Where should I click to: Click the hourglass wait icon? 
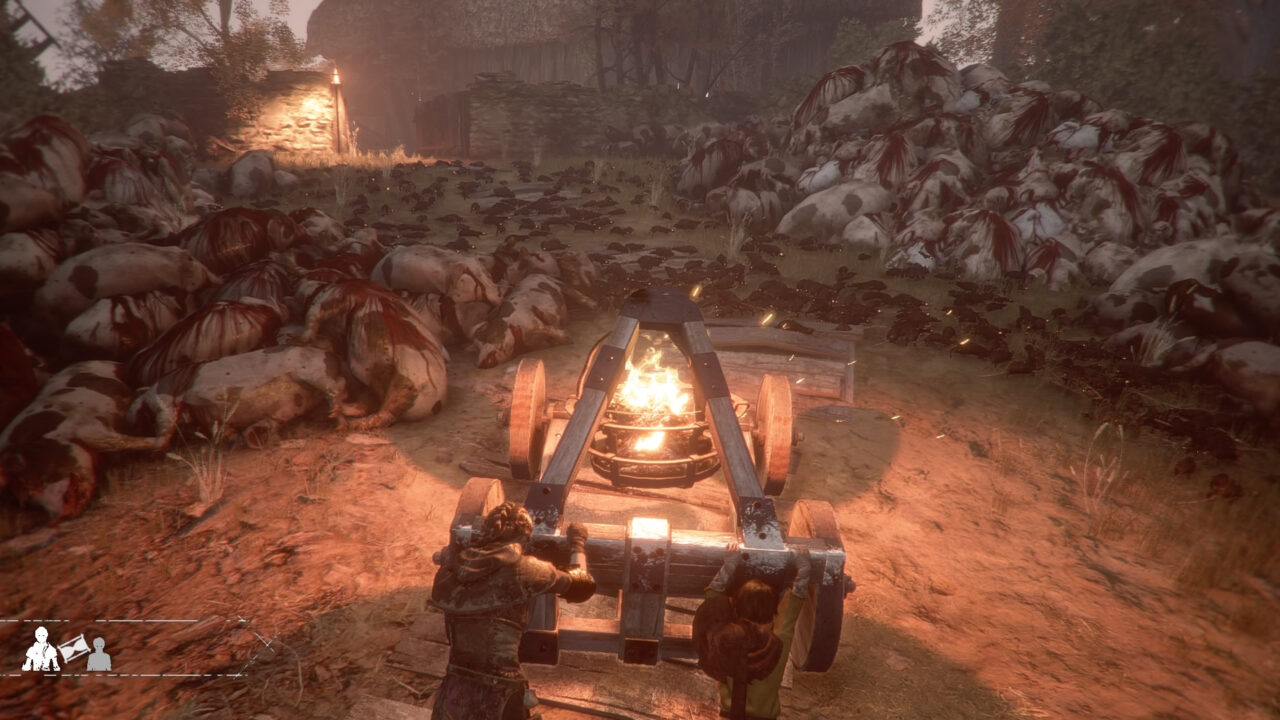73,649
